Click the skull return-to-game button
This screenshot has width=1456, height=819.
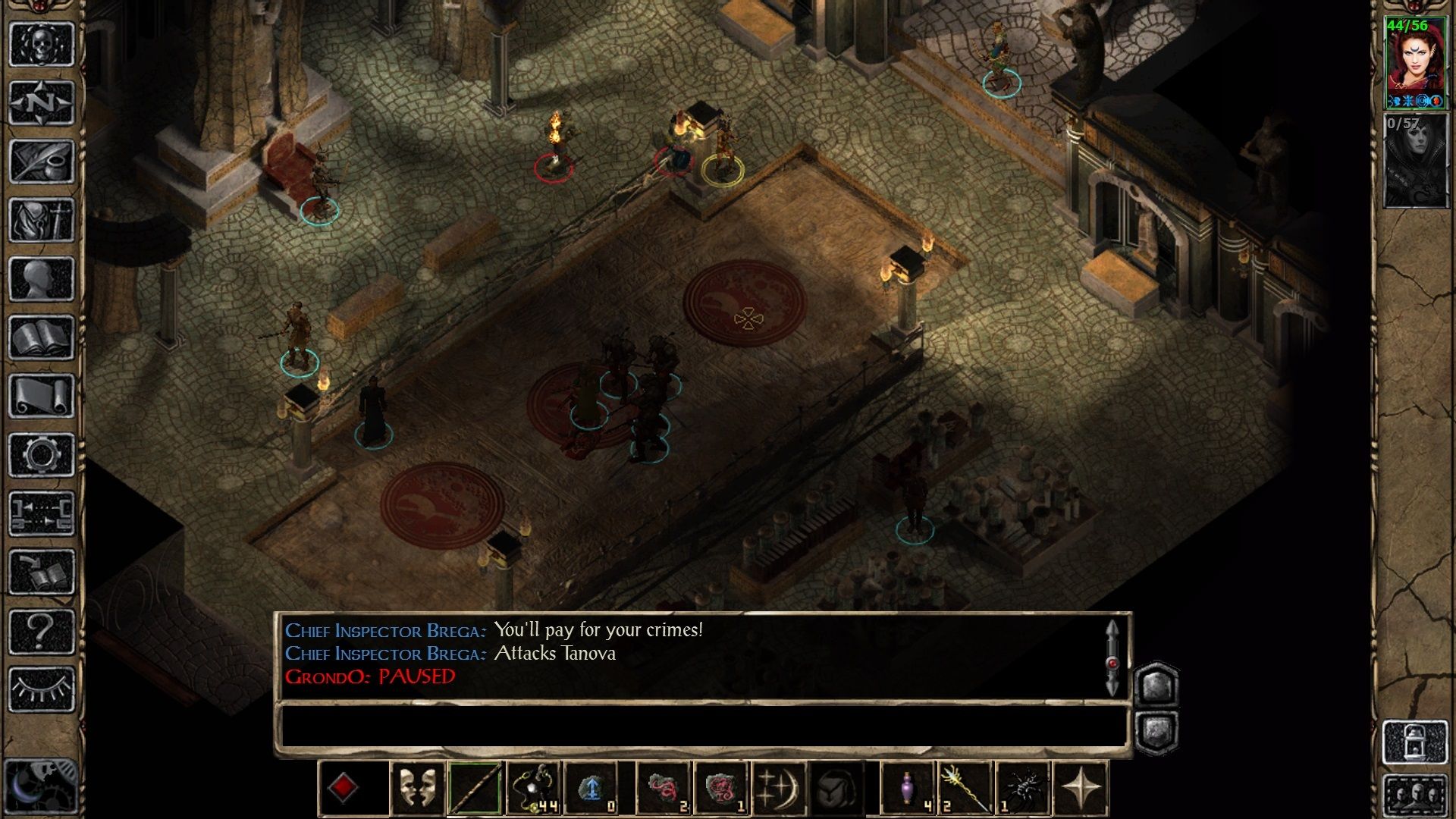coord(42,44)
